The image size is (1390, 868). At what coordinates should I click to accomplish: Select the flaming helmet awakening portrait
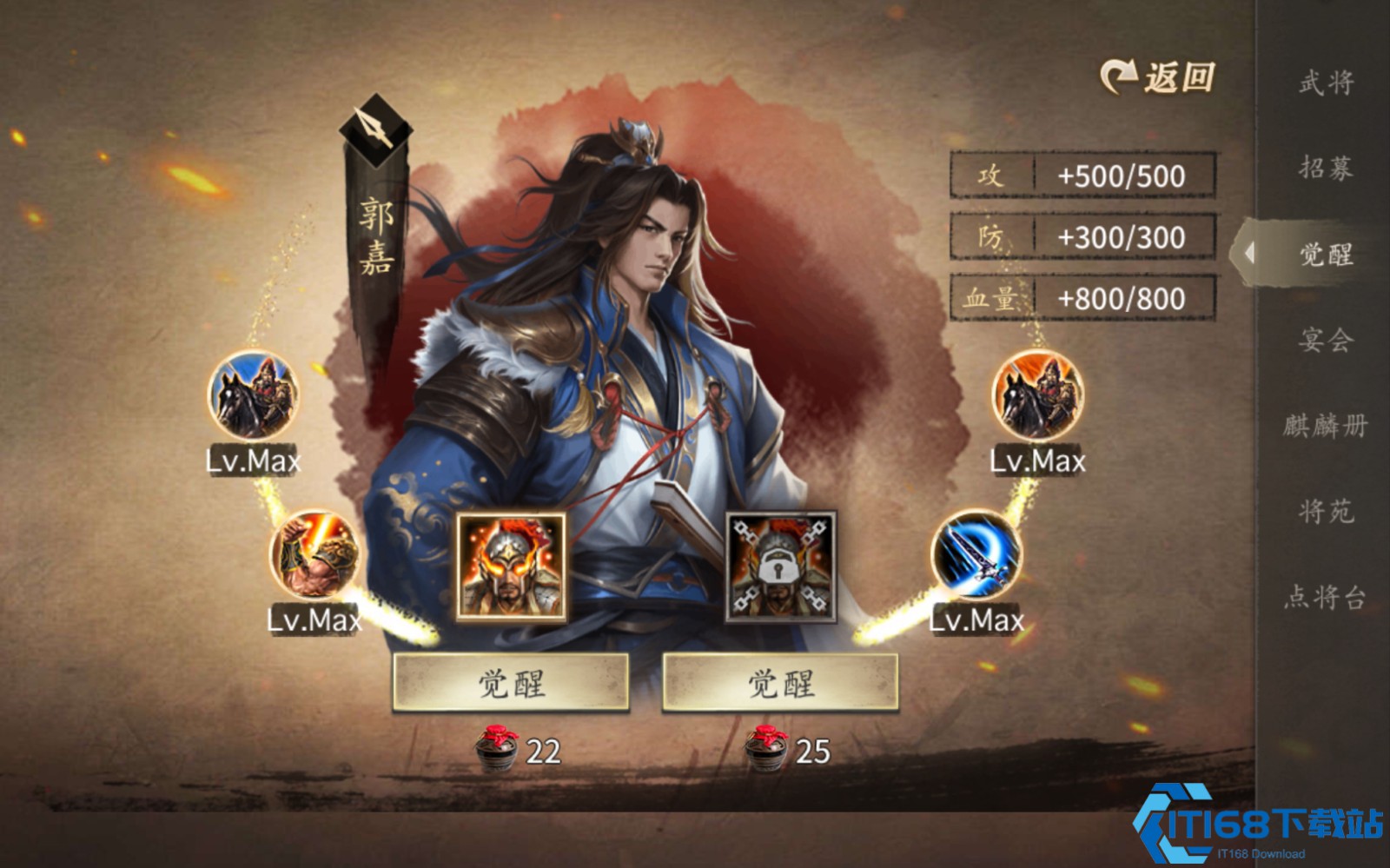(511, 567)
